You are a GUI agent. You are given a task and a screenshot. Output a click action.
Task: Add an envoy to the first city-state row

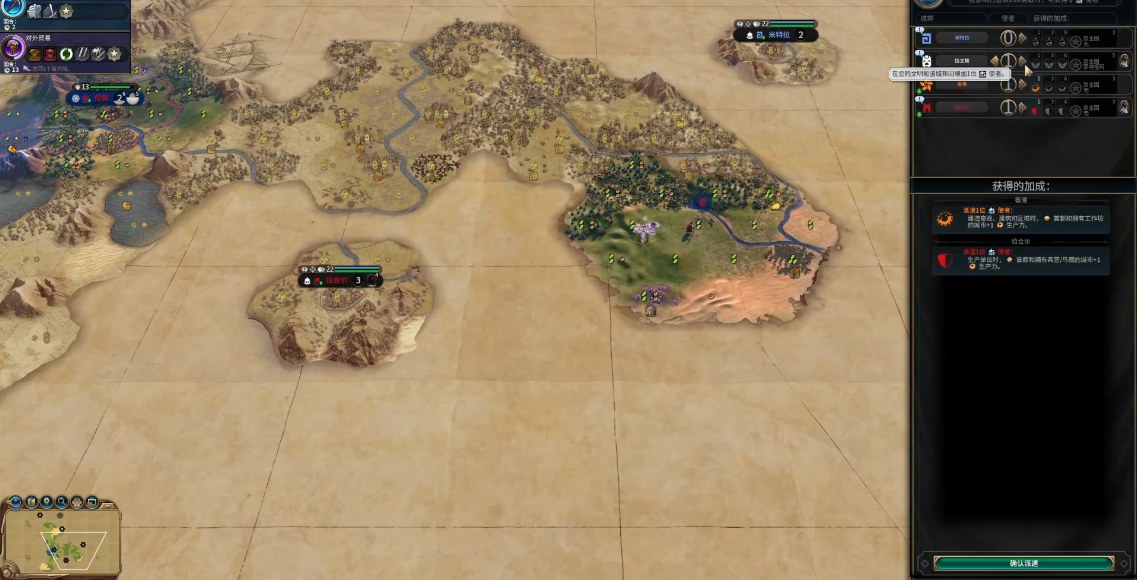tap(1022, 38)
